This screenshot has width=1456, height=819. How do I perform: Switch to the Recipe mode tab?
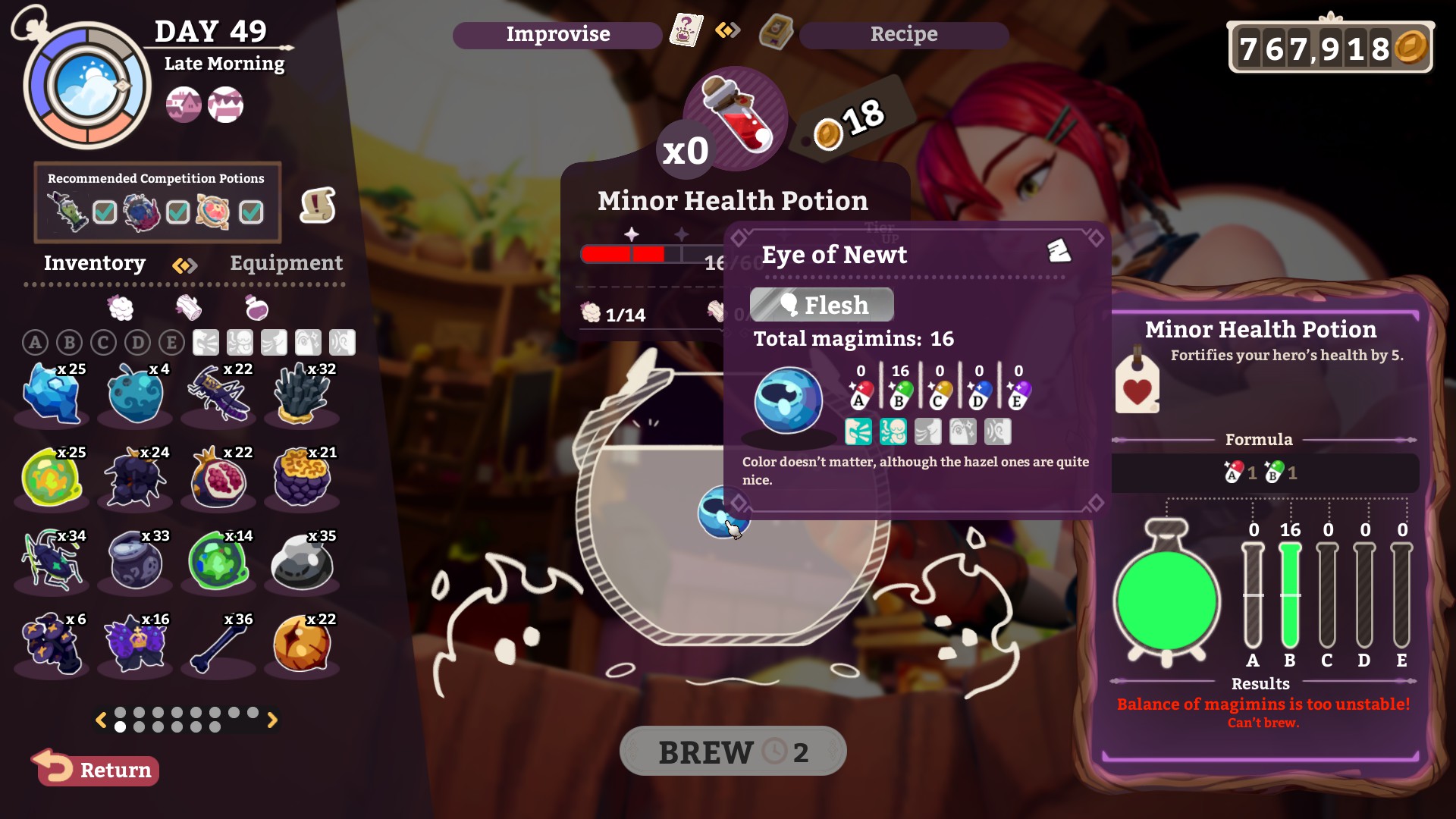coord(903,34)
